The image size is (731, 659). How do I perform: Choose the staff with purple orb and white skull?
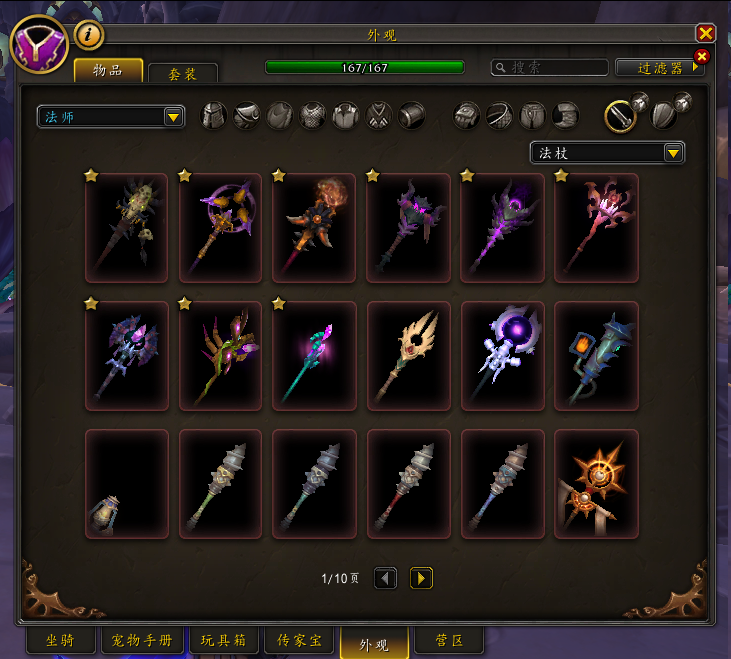(x=502, y=357)
